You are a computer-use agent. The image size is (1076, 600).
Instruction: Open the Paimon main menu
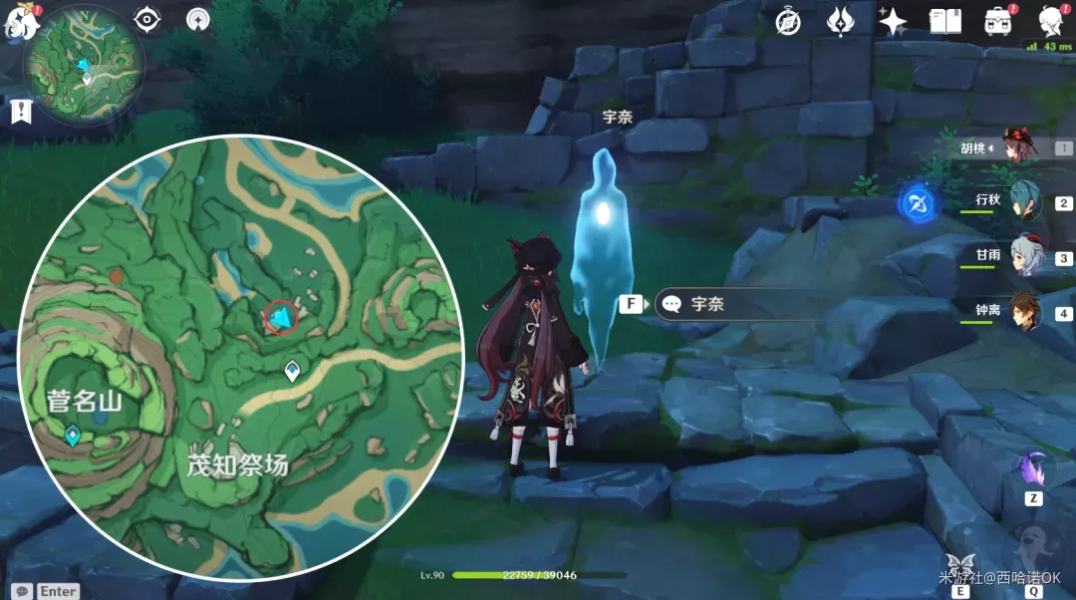click(20, 24)
